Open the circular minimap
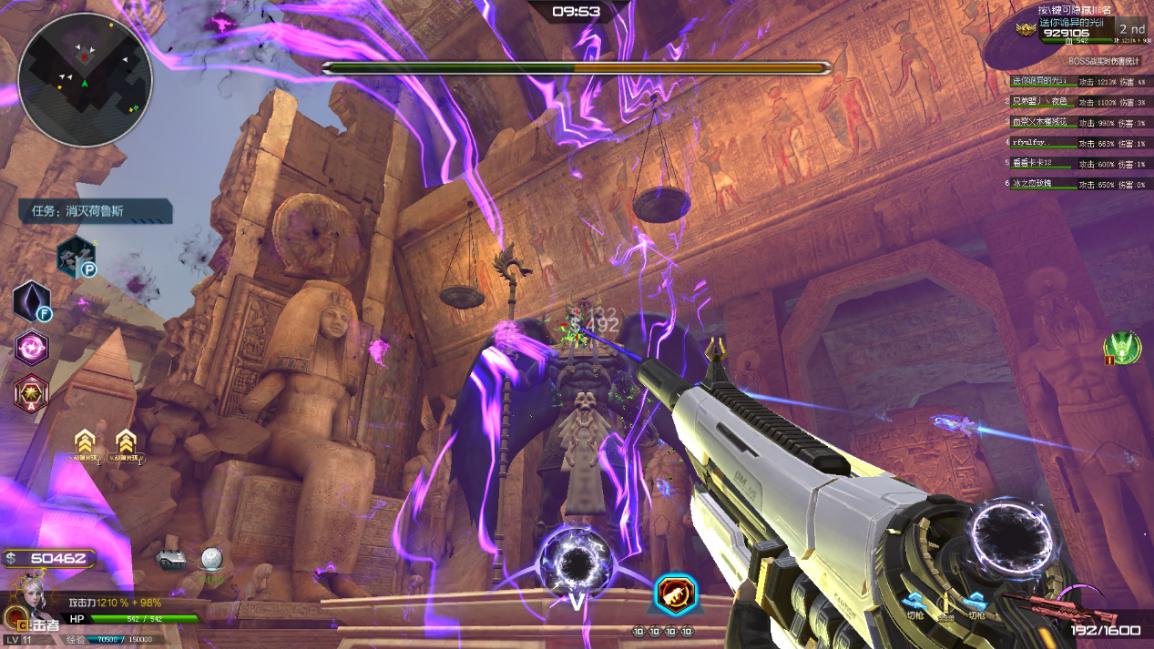This screenshot has width=1154, height=649. point(85,80)
